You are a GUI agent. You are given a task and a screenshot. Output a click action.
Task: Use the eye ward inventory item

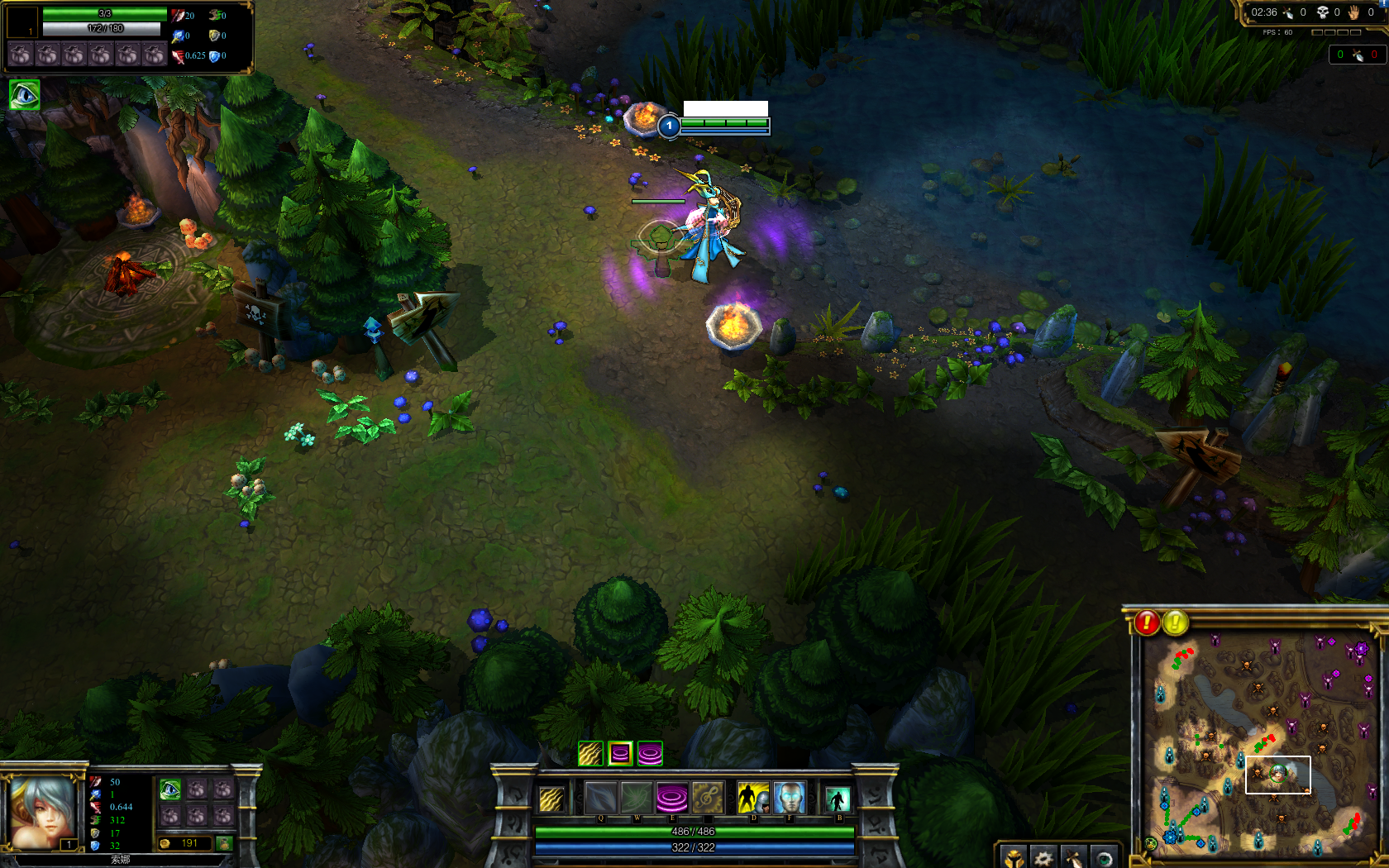[170, 789]
